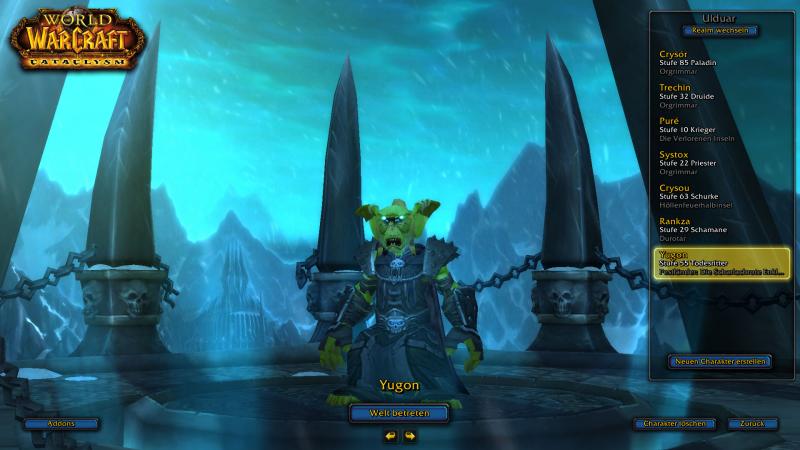The width and height of the screenshot is (800, 450).
Task: Go back with the Zurück button
Action: (x=753, y=424)
